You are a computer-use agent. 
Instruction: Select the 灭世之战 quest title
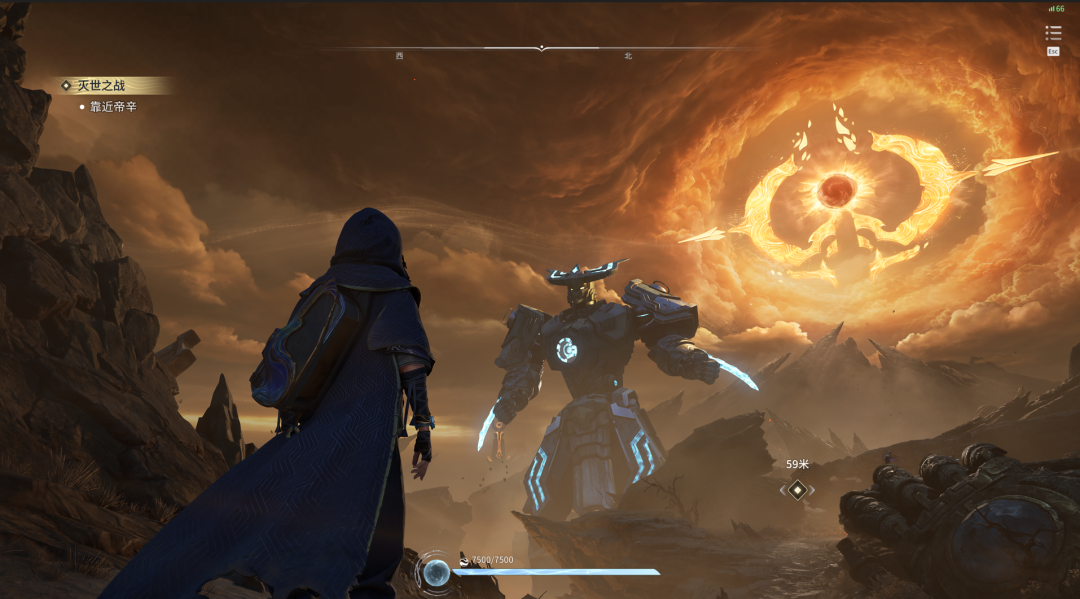[101, 86]
